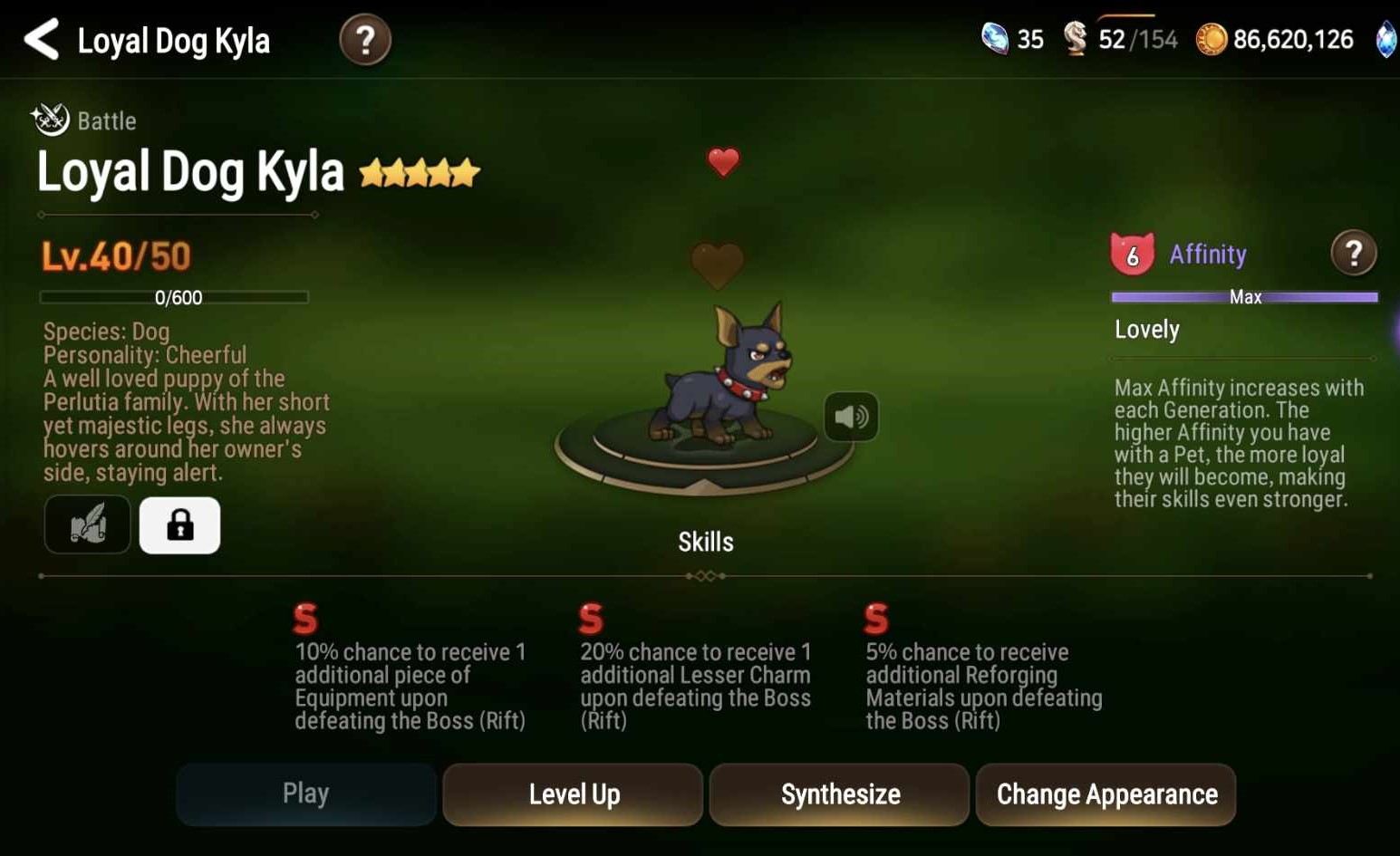Navigate back using the arrow icon

point(40,39)
